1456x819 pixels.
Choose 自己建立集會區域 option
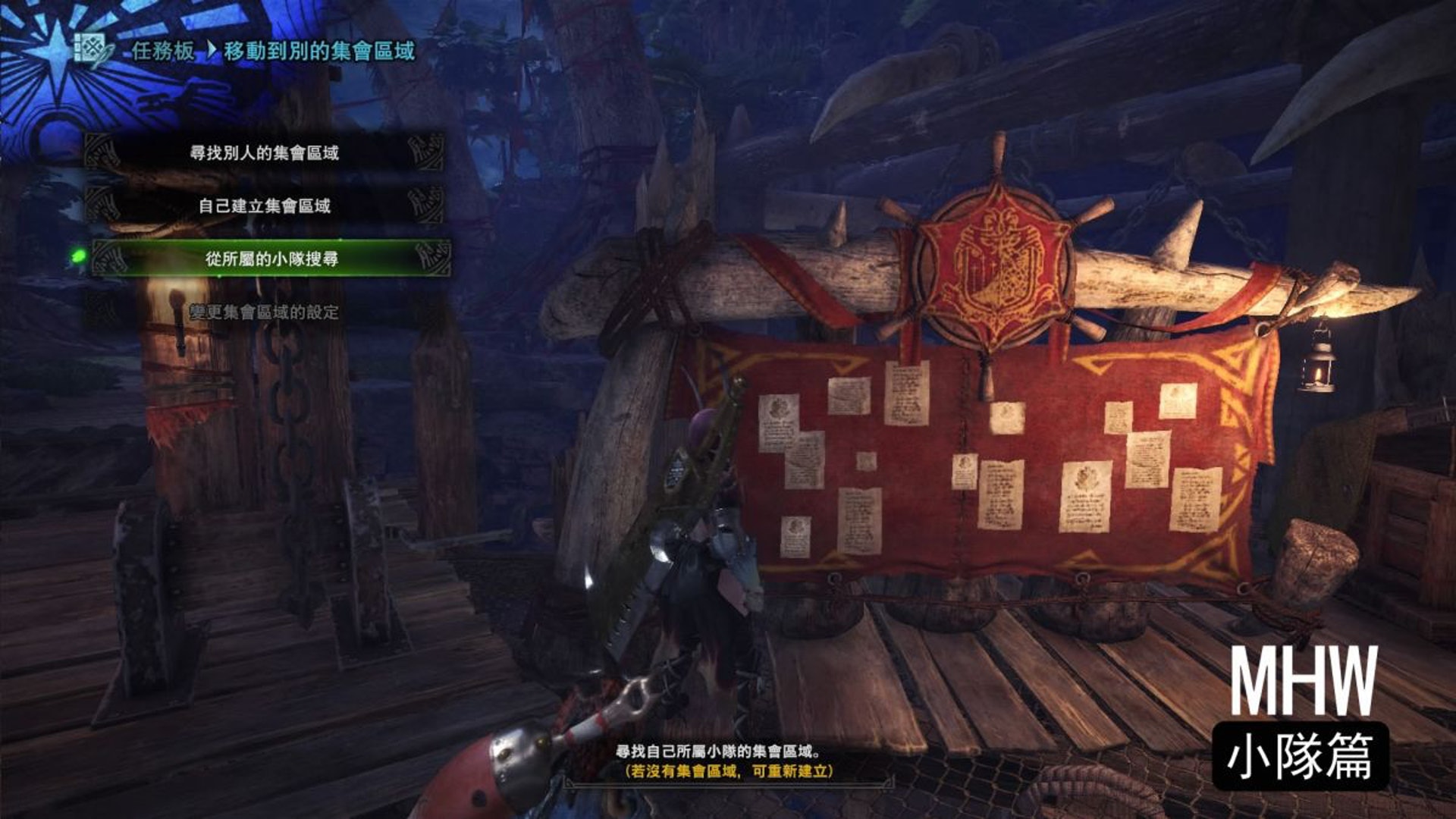point(264,206)
